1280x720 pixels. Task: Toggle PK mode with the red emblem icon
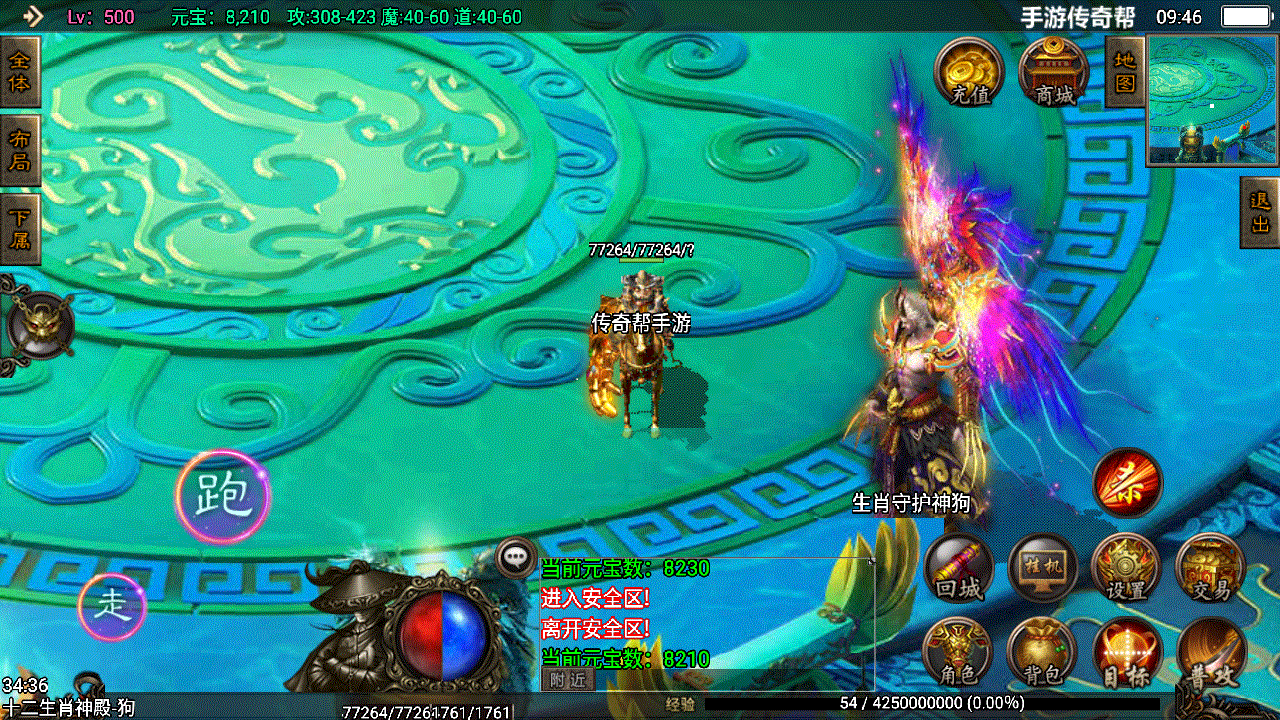[x=1128, y=484]
